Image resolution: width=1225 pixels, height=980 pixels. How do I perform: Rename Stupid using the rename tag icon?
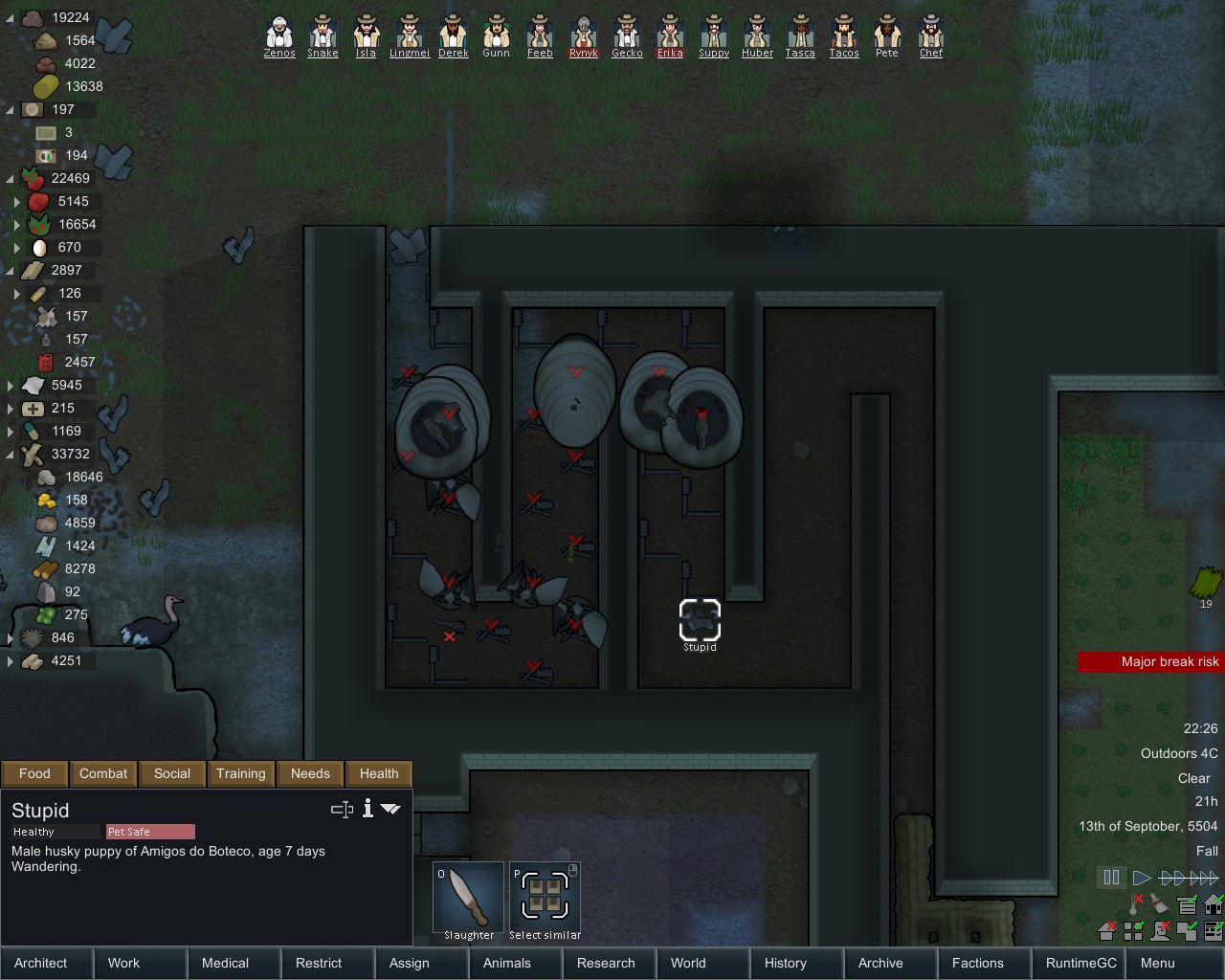pos(342,810)
